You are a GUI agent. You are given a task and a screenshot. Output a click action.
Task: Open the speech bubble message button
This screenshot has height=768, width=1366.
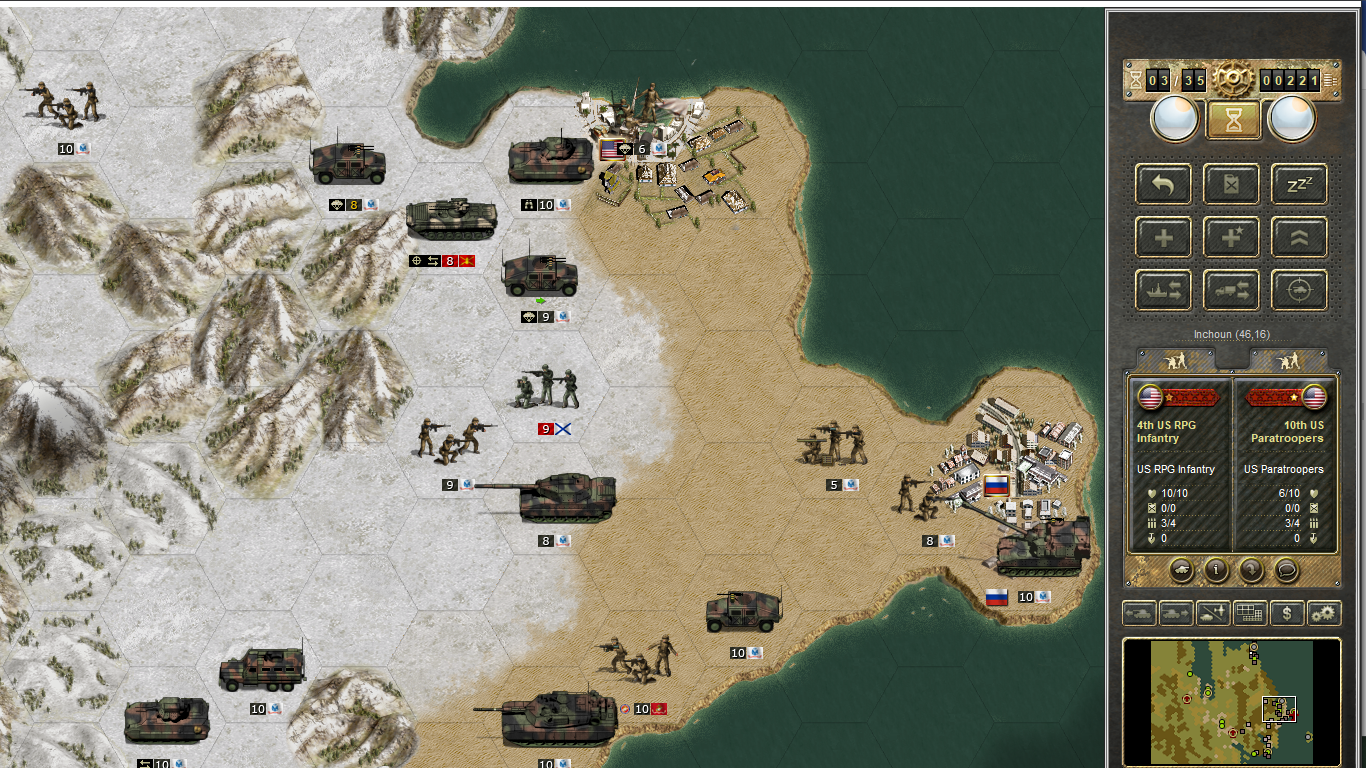click(x=1286, y=570)
